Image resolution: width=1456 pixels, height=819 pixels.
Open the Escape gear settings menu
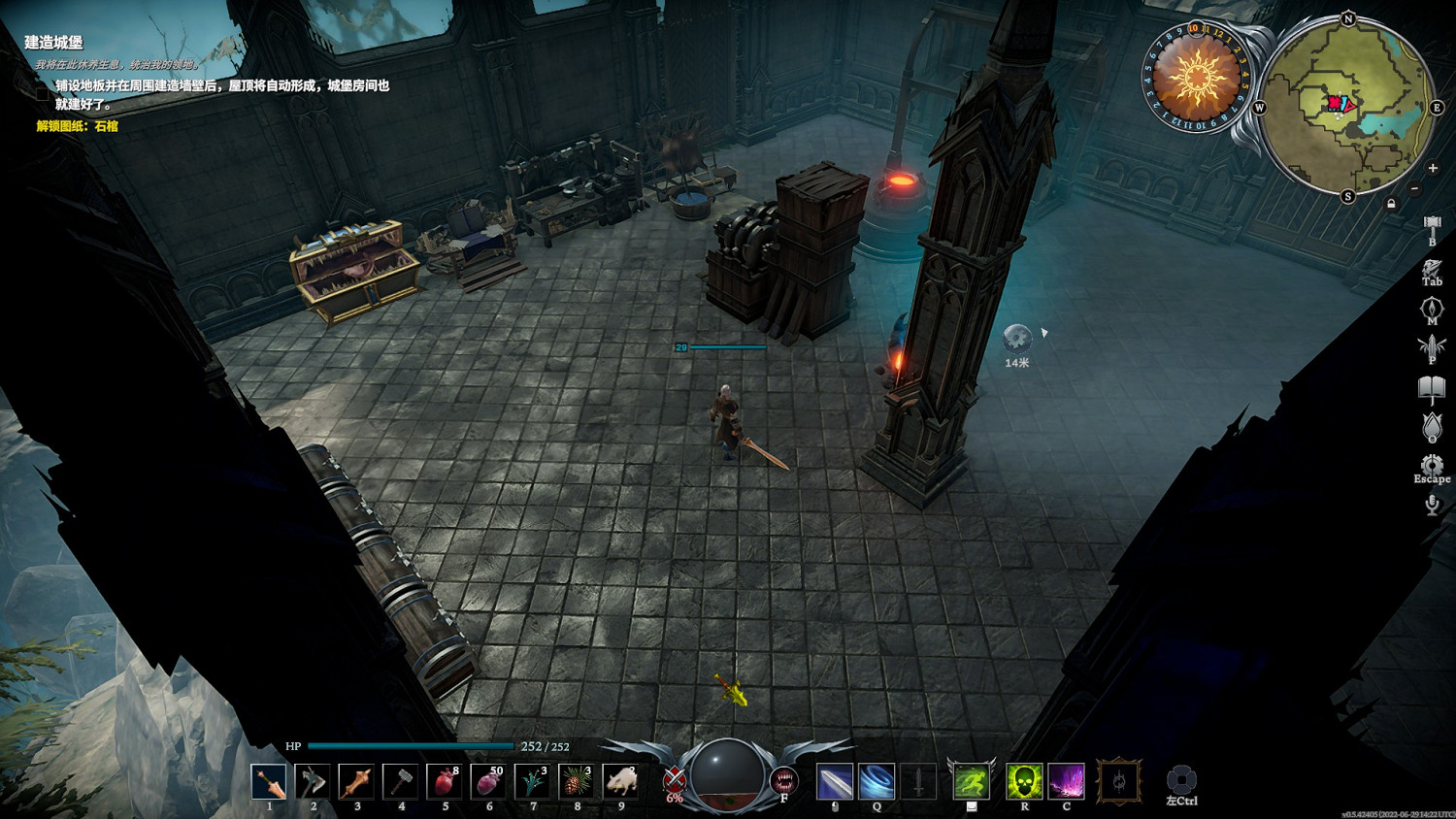click(1432, 465)
